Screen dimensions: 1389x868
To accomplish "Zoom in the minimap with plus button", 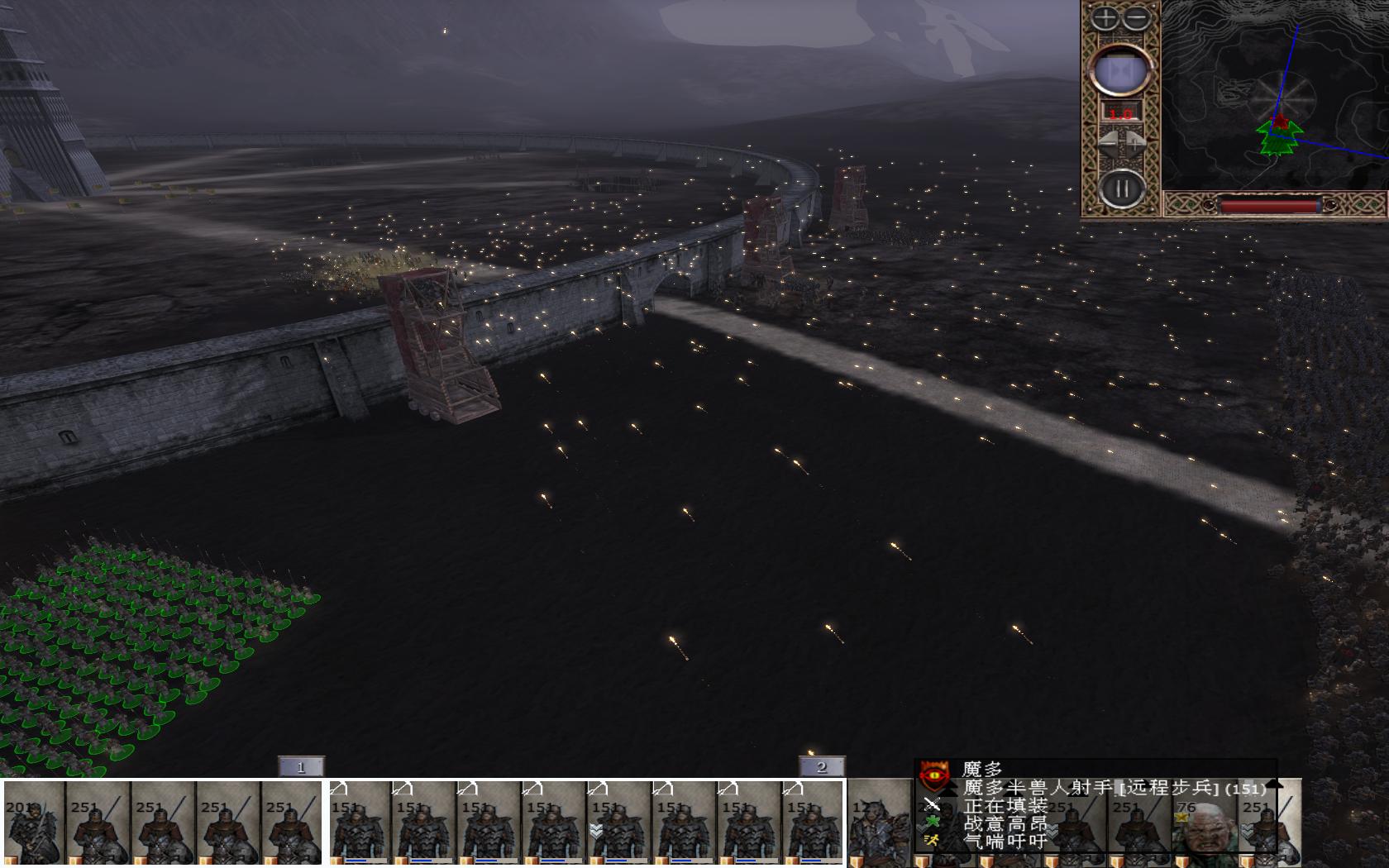I will pos(1105,17).
